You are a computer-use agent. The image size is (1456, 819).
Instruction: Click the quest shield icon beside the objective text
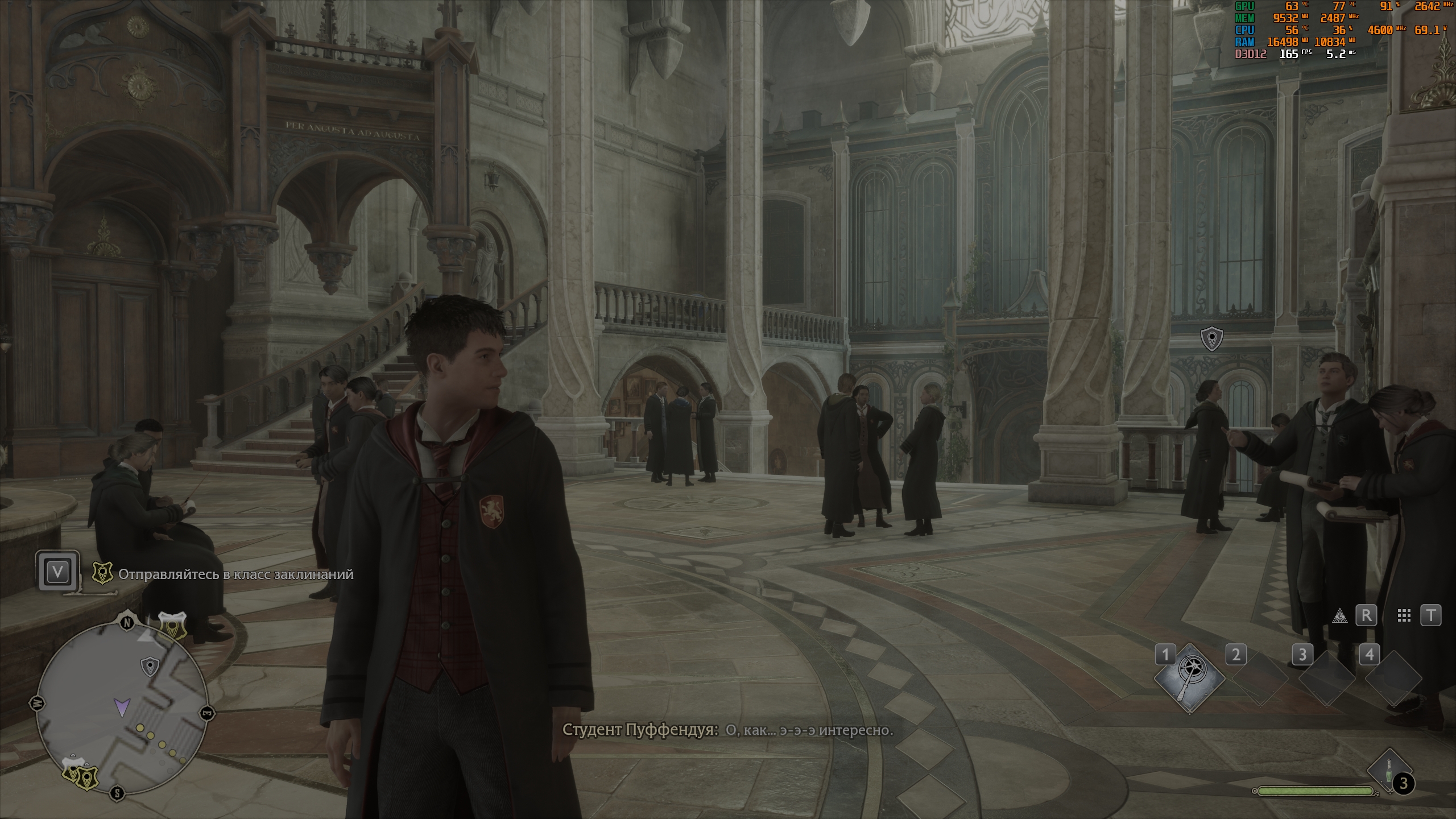coord(102,574)
